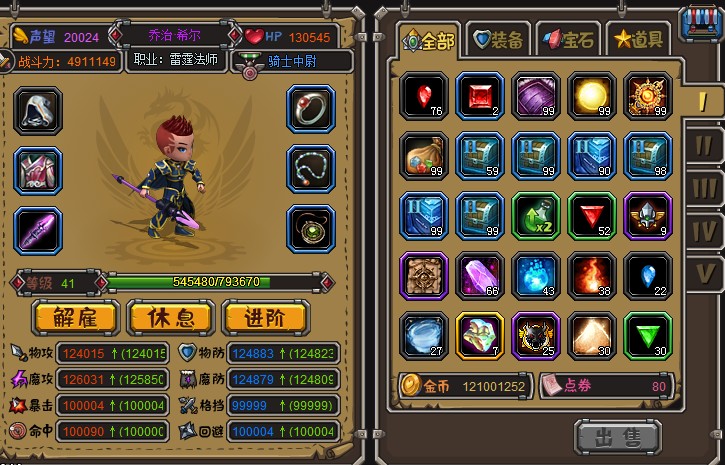Select the equipped white hood slot

click(x=38, y=110)
